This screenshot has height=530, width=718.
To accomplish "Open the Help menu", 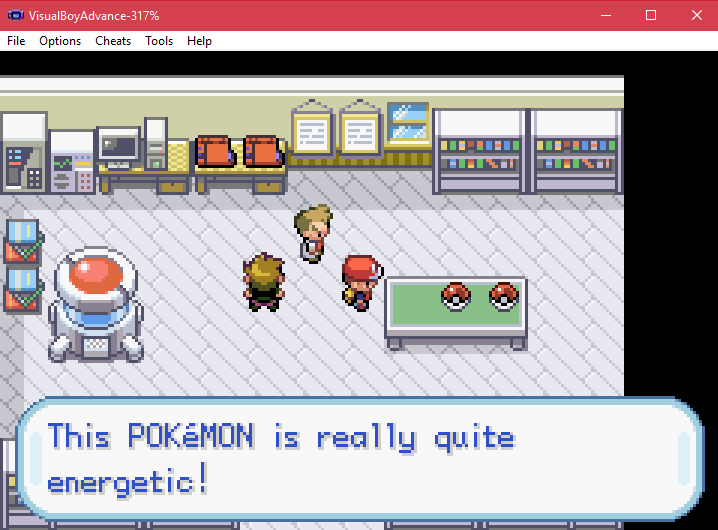I will pyautogui.click(x=199, y=41).
